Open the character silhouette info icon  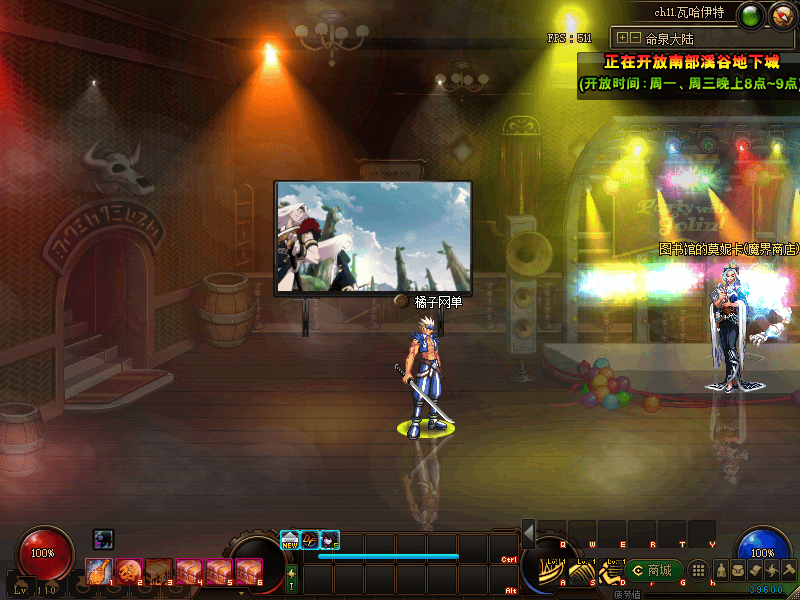(720, 570)
